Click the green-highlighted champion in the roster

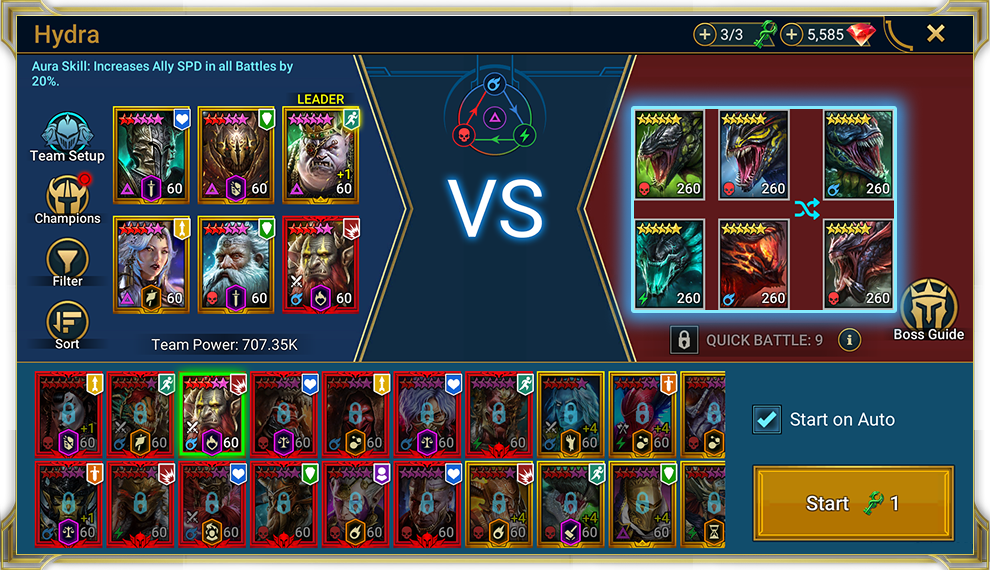click(213, 413)
